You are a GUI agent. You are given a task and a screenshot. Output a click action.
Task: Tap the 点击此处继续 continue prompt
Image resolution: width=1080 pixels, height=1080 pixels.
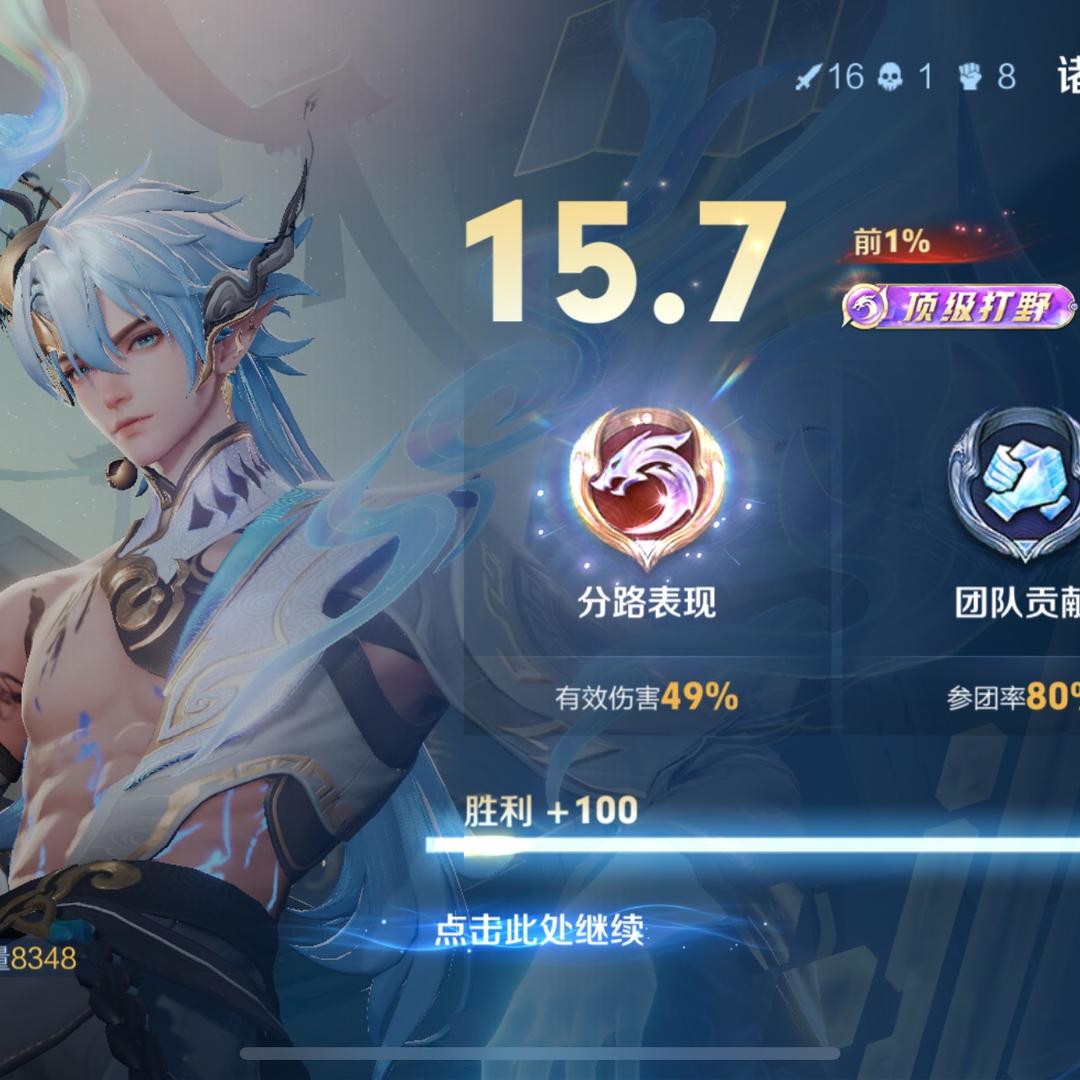click(539, 931)
